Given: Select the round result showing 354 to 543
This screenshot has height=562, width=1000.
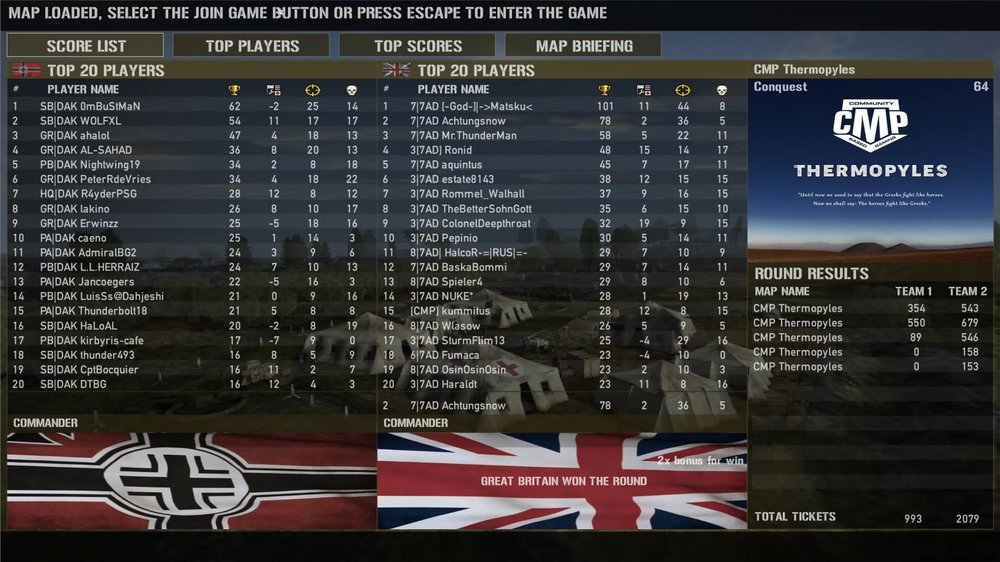Looking at the screenshot, I should (870, 309).
